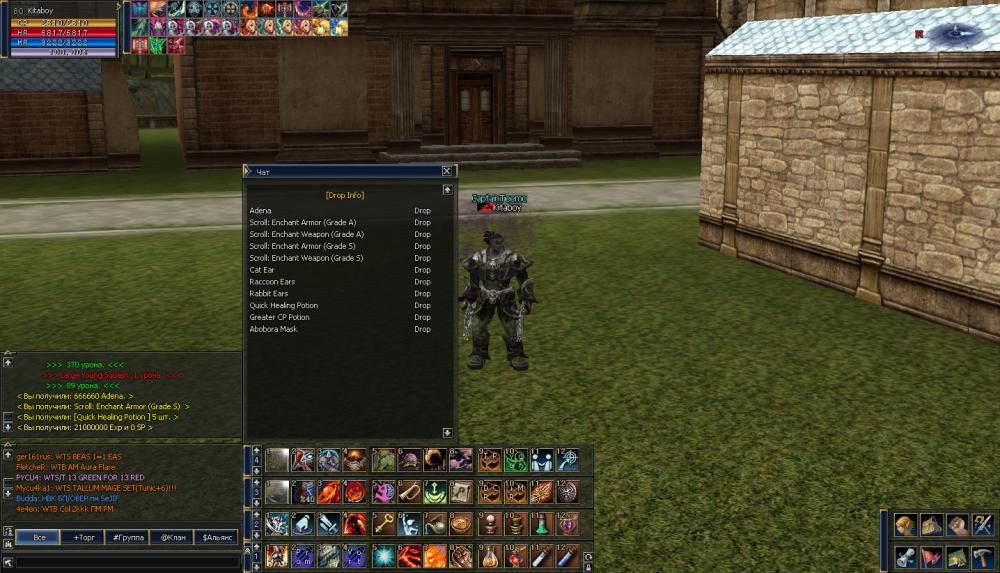Screen dimensions: 1000x573
Task: Use the green potion on the hotbar
Action: pos(541,524)
